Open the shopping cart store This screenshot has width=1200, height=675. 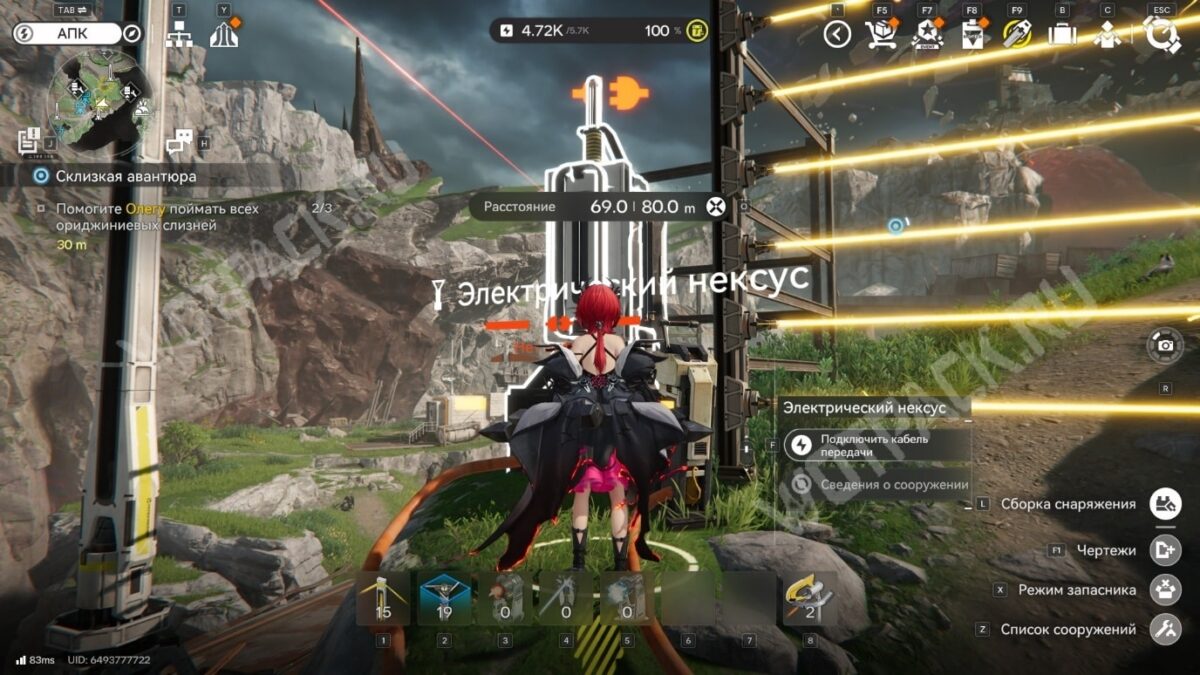tap(881, 34)
